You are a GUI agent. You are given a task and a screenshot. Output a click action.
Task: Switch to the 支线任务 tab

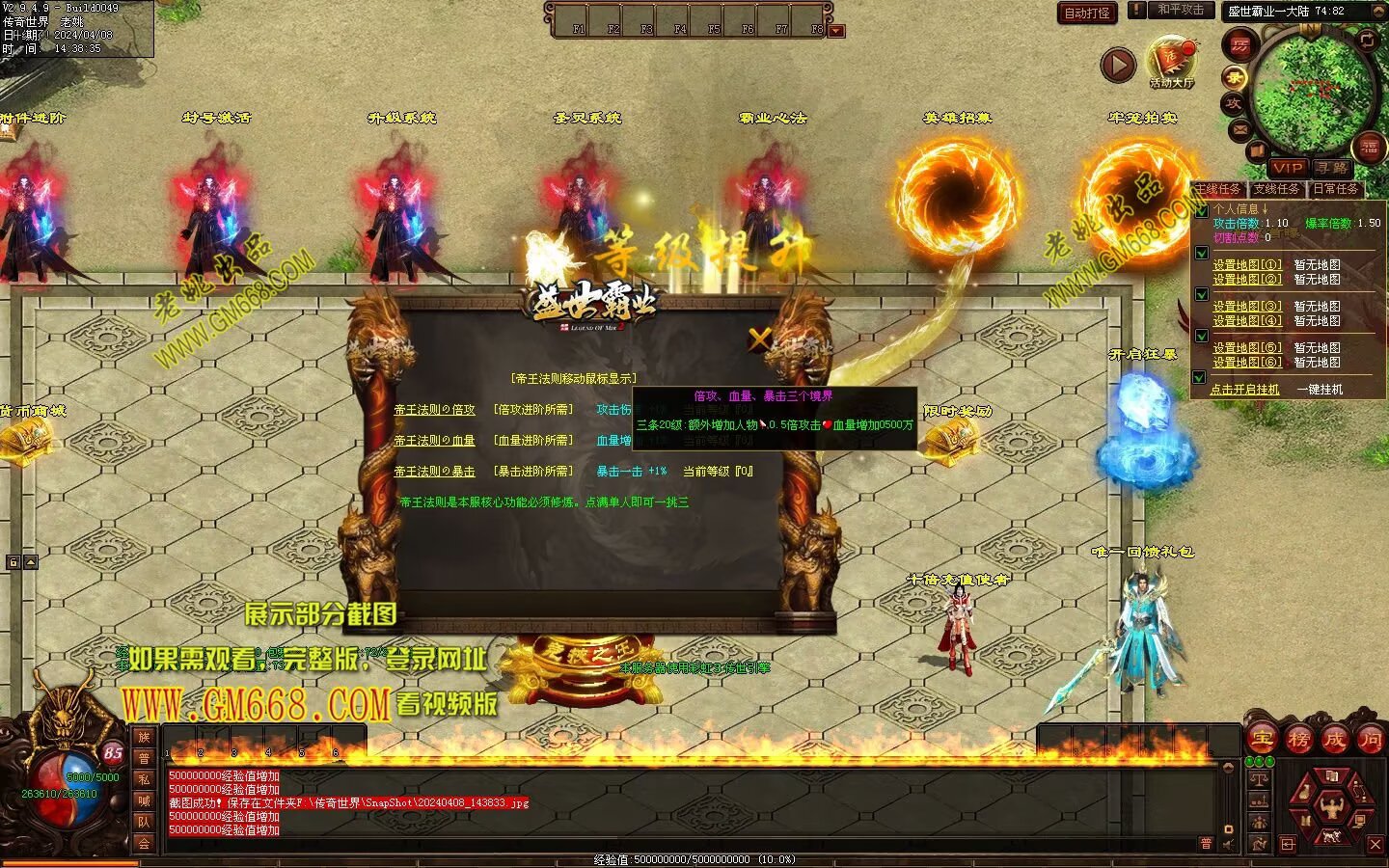[1276, 189]
